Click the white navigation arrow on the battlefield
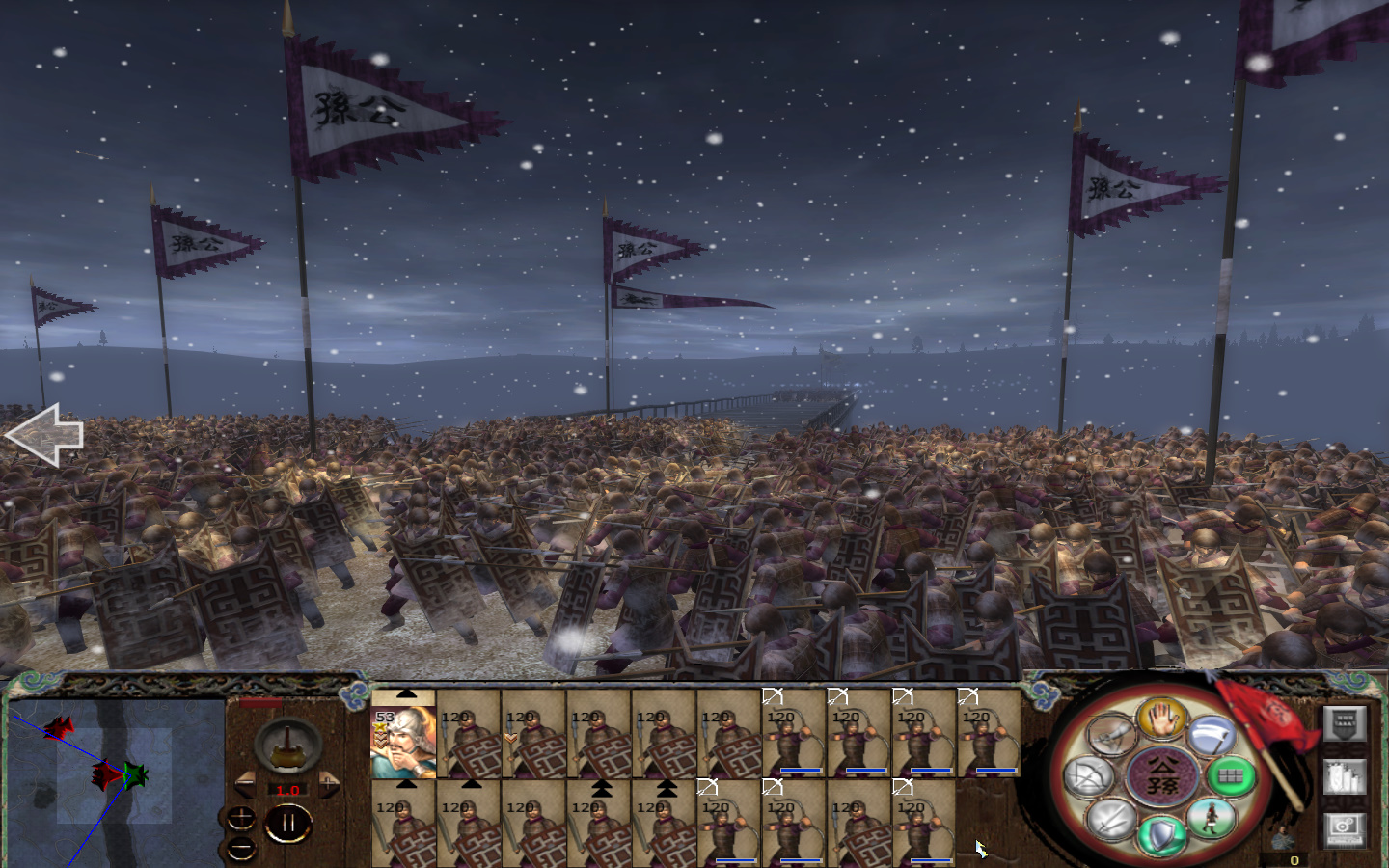This screenshot has height=868, width=1389. (x=46, y=436)
